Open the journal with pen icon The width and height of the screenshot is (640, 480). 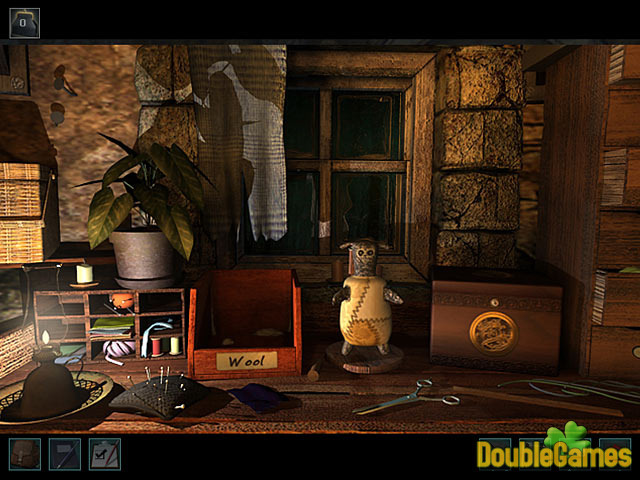pos(64,454)
